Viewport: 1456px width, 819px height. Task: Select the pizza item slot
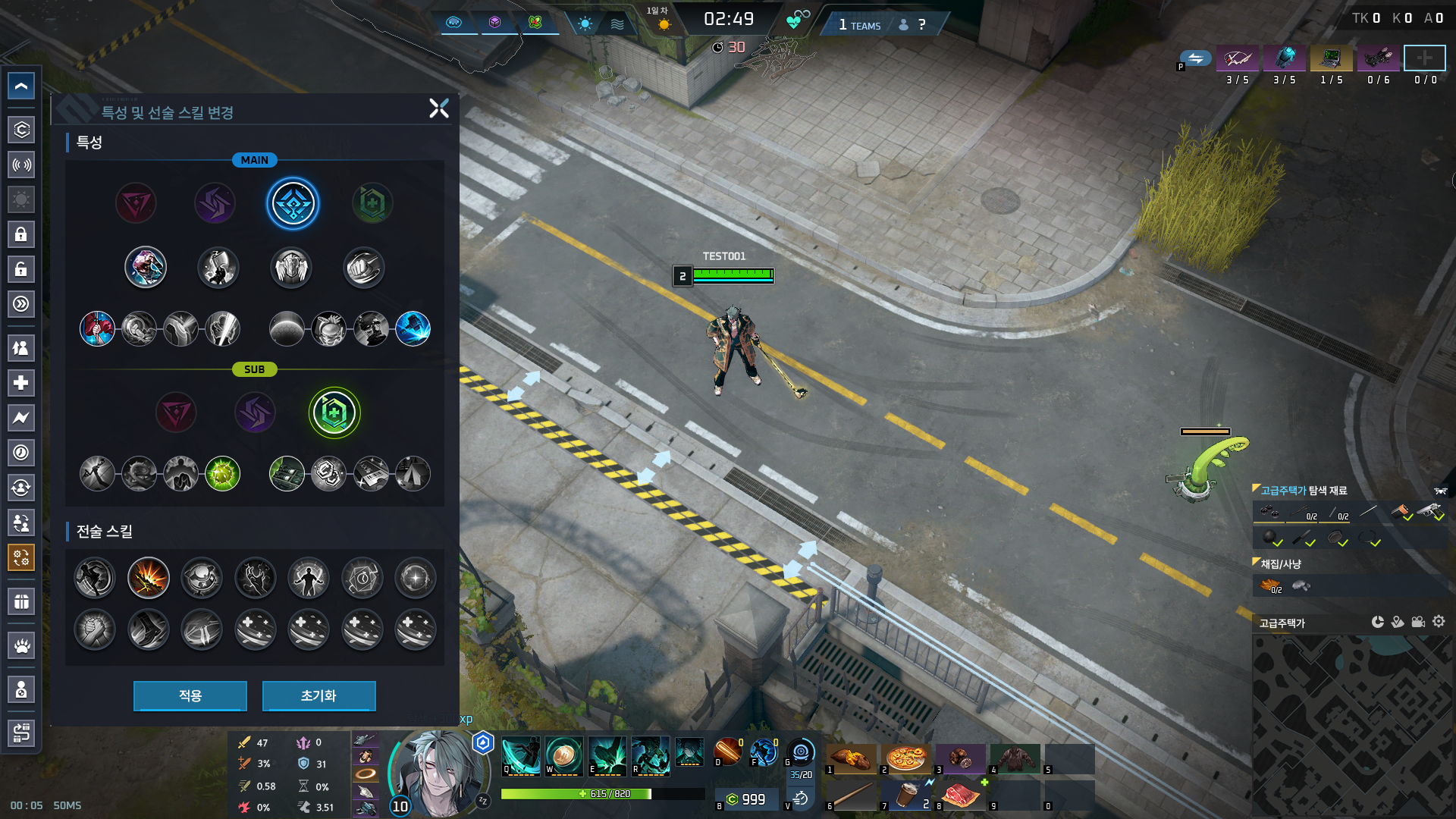[905, 758]
